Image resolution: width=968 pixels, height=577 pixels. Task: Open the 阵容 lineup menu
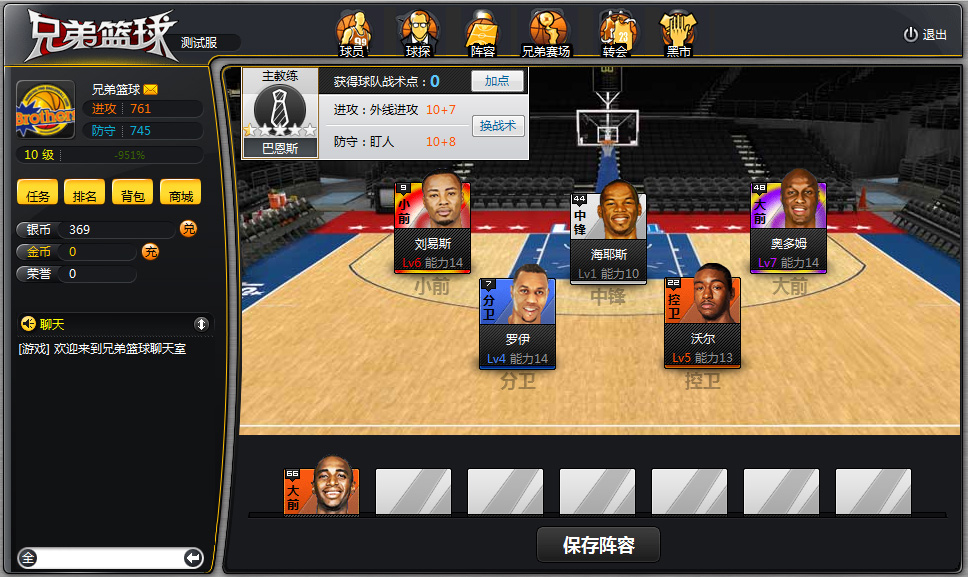coord(482,34)
